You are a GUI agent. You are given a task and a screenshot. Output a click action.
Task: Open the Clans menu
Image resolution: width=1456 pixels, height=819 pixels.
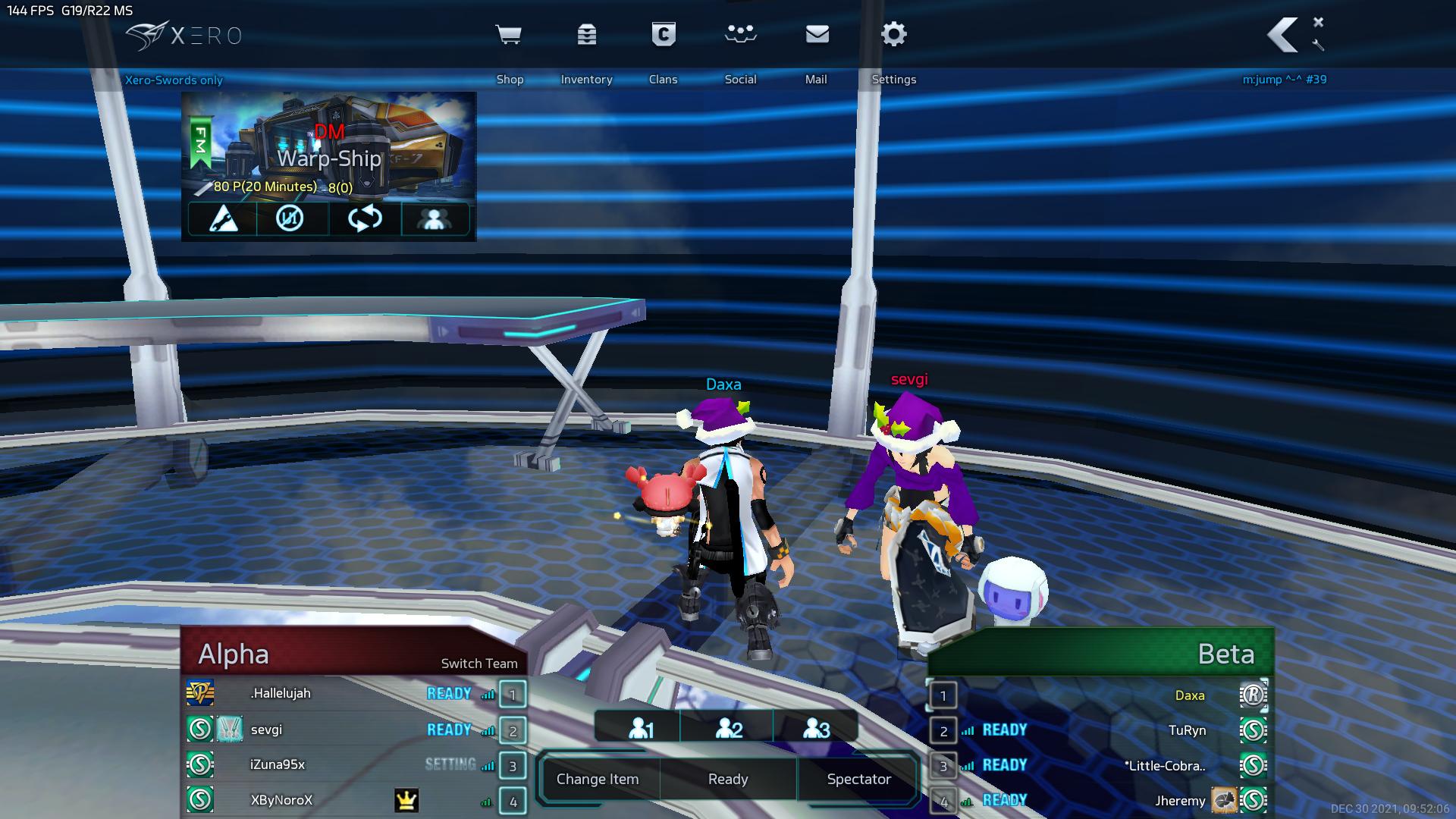[x=664, y=35]
